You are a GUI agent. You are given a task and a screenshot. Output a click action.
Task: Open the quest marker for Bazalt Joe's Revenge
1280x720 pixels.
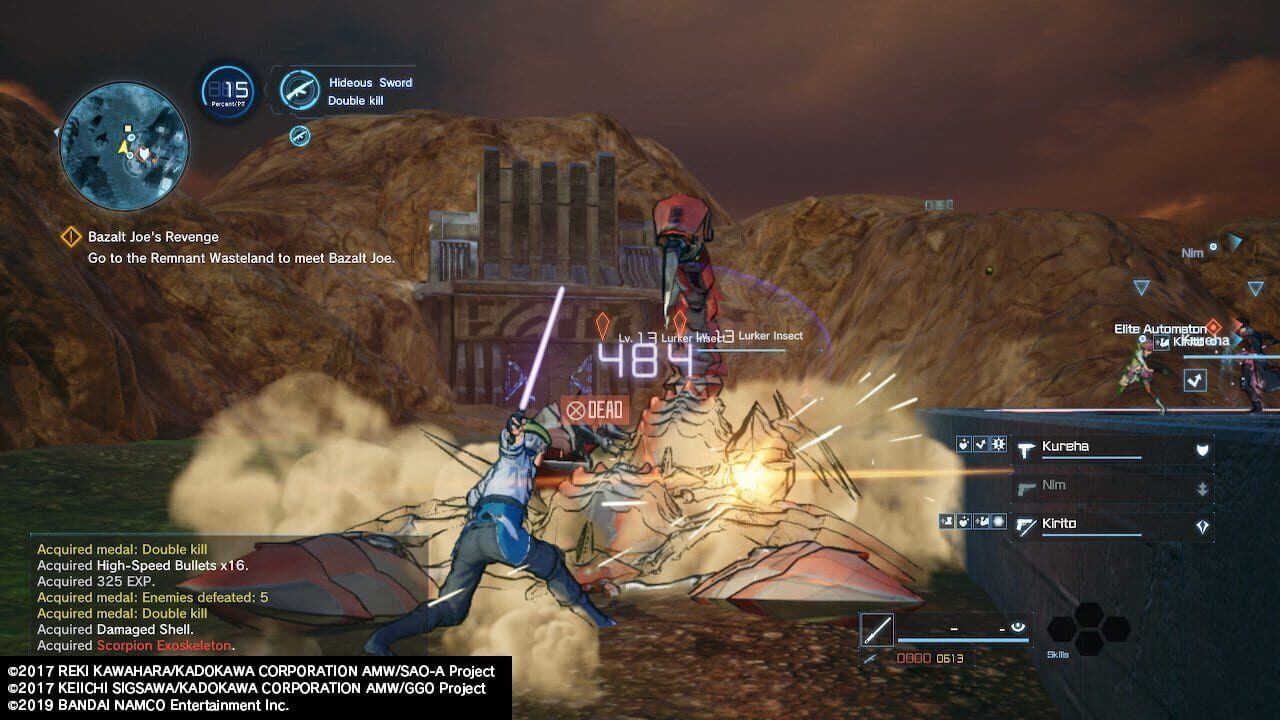click(x=70, y=237)
